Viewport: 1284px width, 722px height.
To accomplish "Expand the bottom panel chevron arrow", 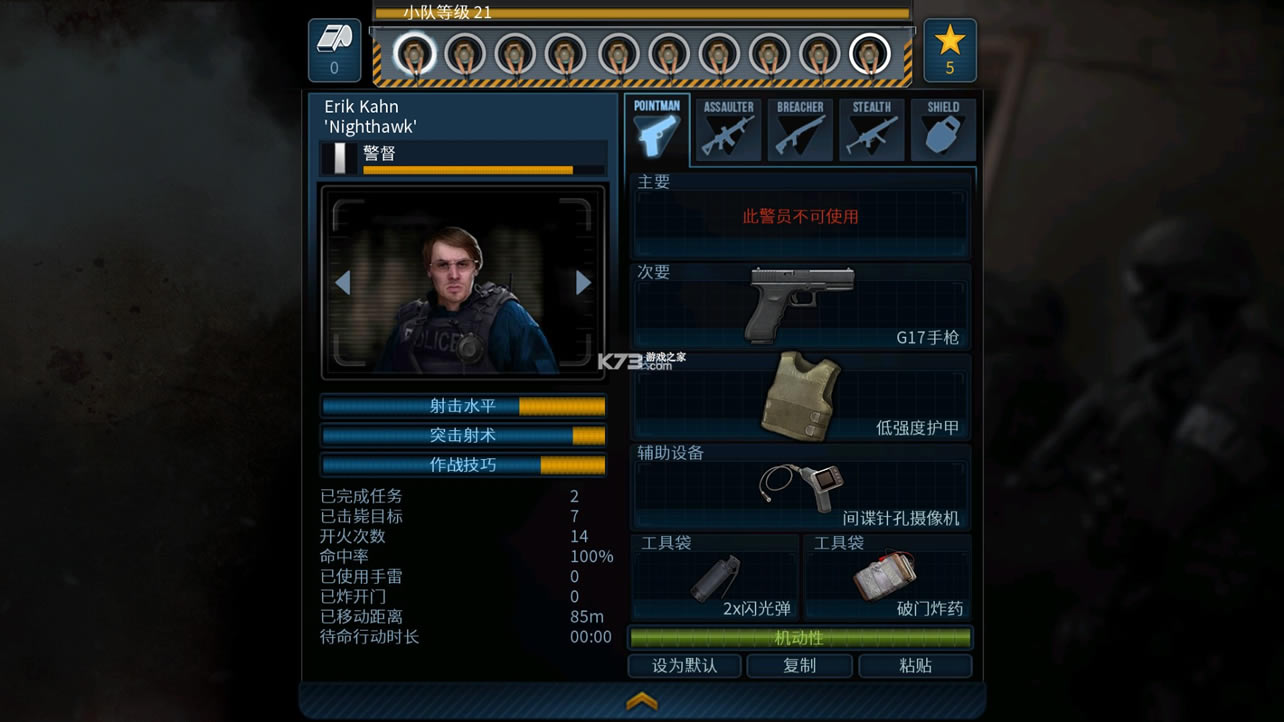I will [x=642, y=701].
